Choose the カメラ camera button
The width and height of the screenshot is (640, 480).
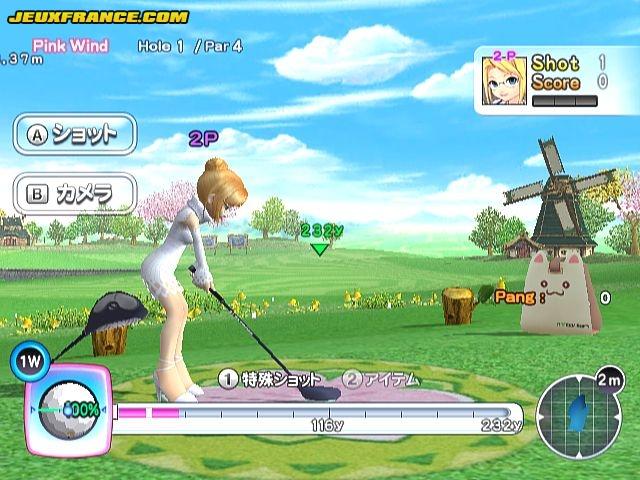tap(74, 192)
